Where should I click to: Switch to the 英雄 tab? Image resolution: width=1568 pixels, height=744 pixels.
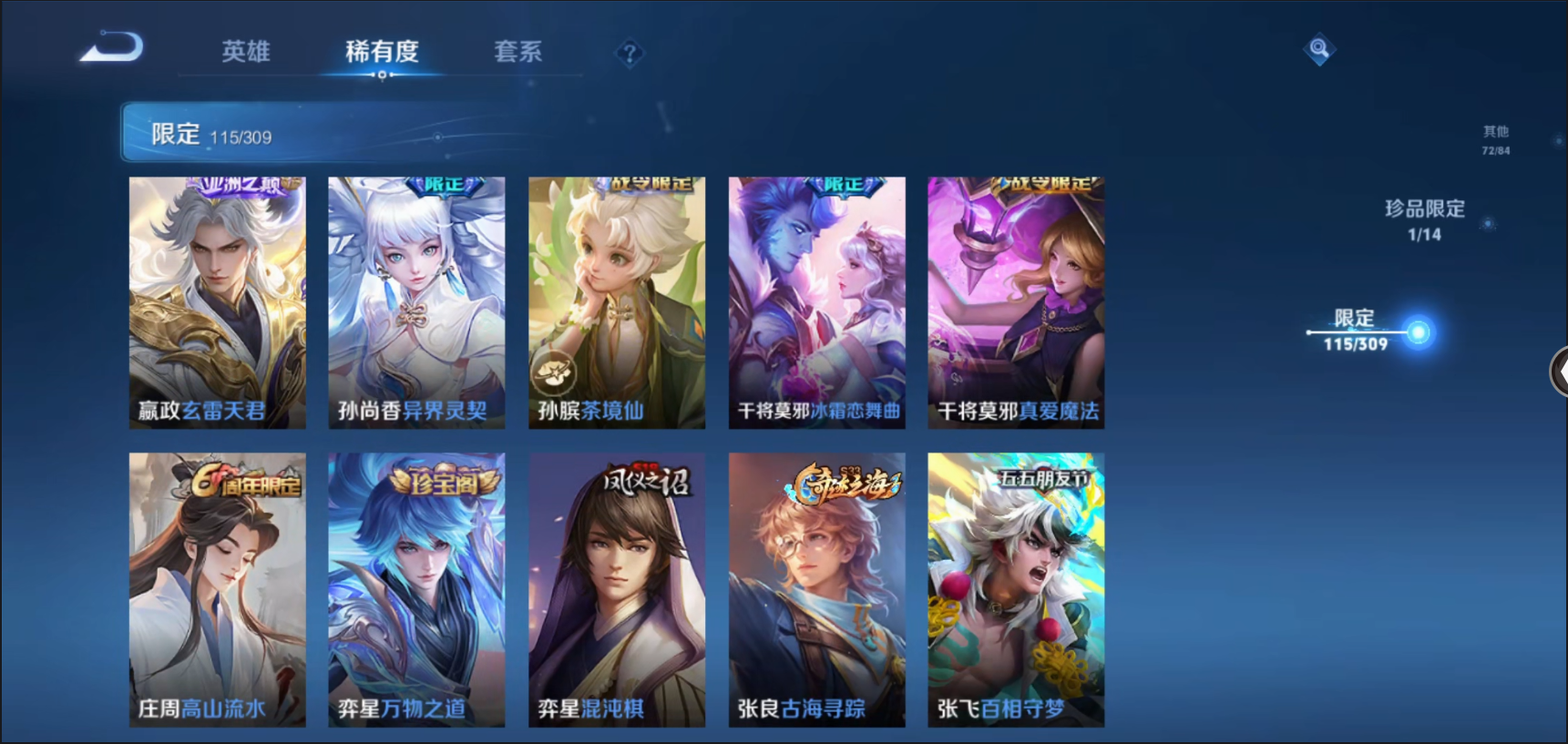(245, 52)
